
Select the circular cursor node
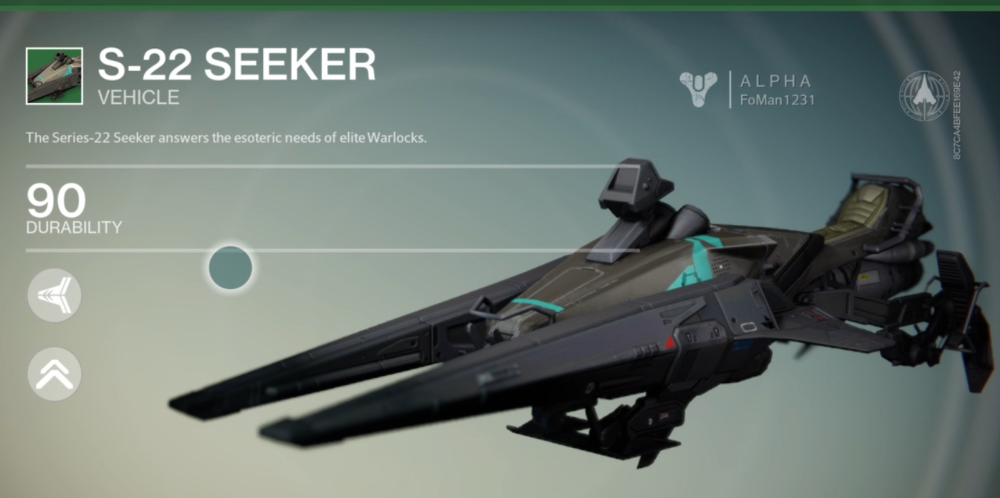tap(230, 266)
